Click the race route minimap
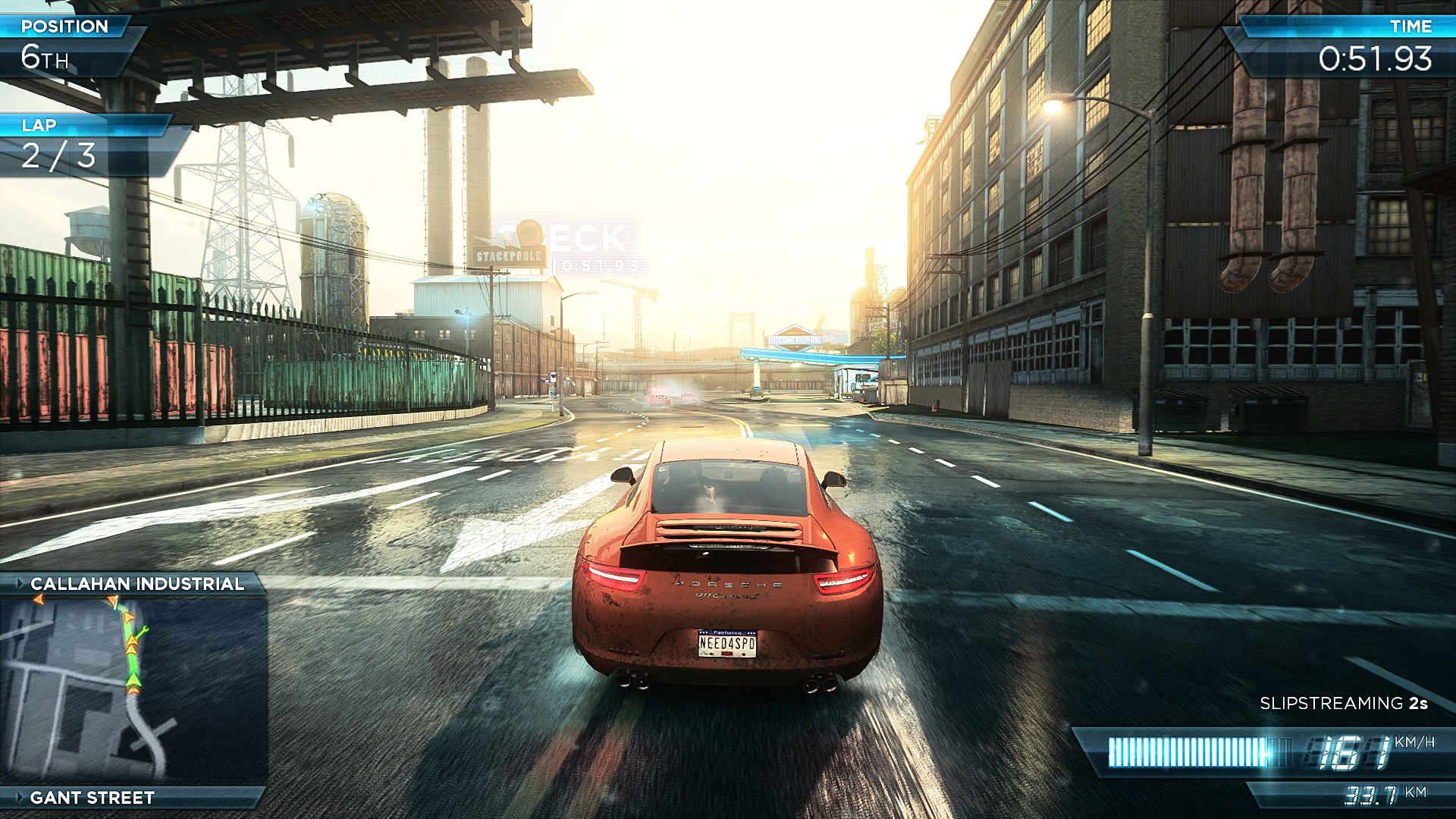 133,690
